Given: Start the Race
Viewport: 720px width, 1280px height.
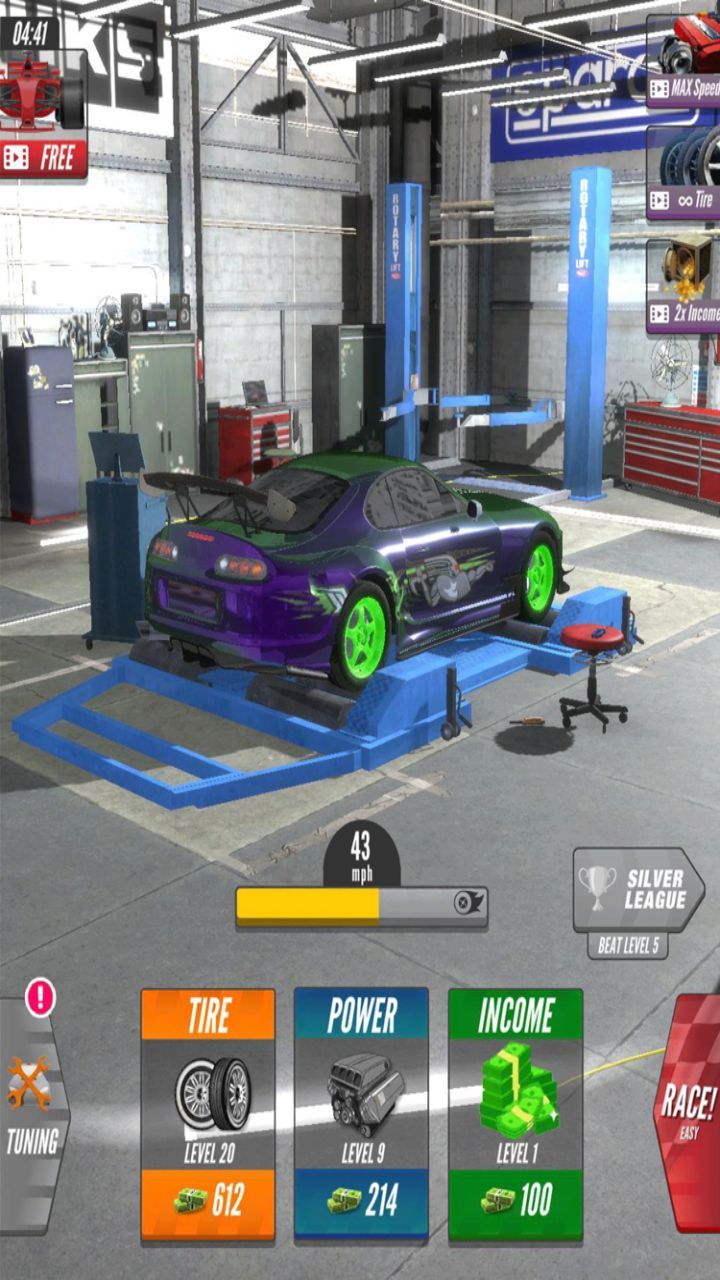Looking at the screenshot, I should [x=688, y=1110].
